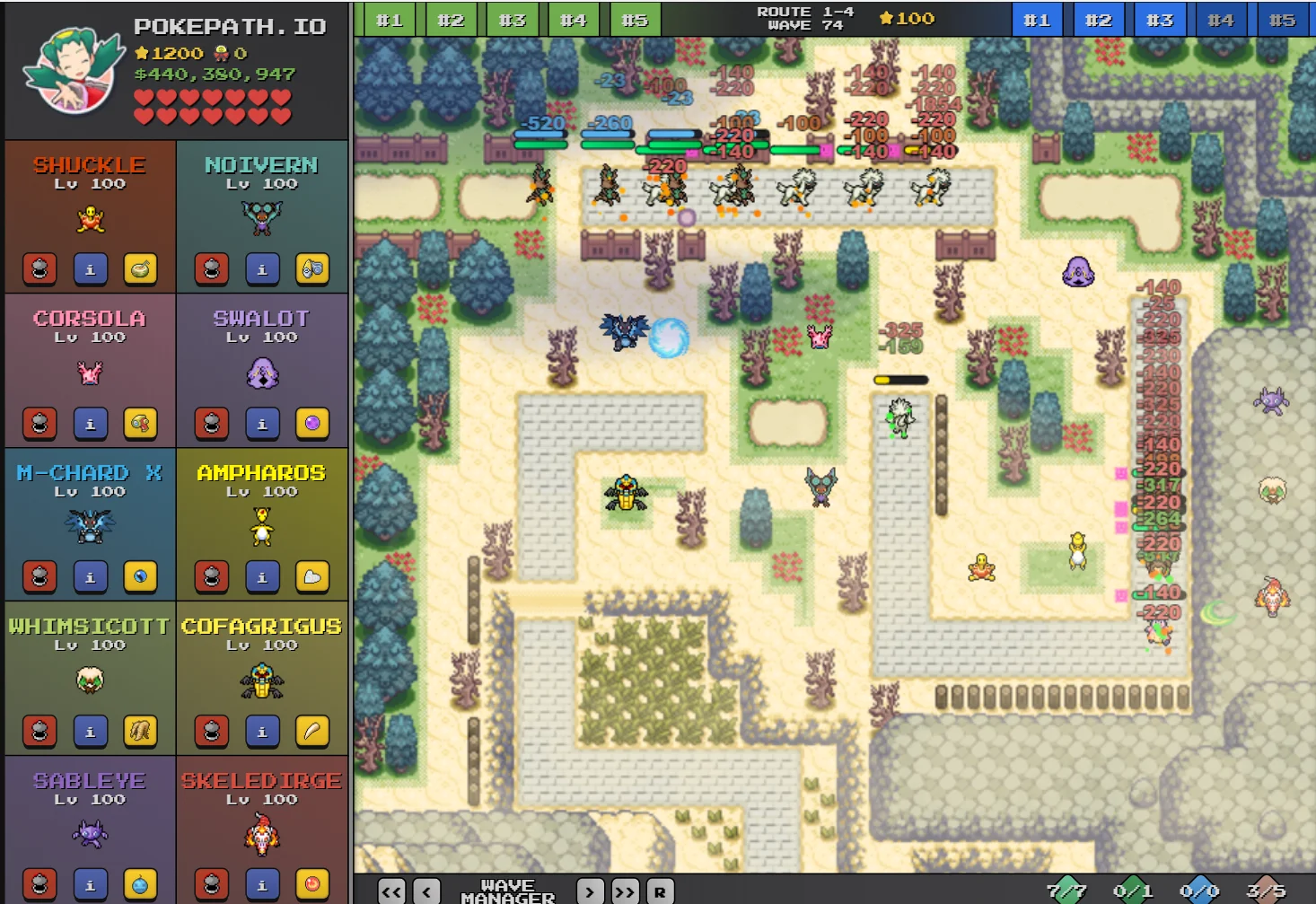Screen dimensions: 1316x904
Task: Click Corsola's held item icon
Action: click(141, 423)
